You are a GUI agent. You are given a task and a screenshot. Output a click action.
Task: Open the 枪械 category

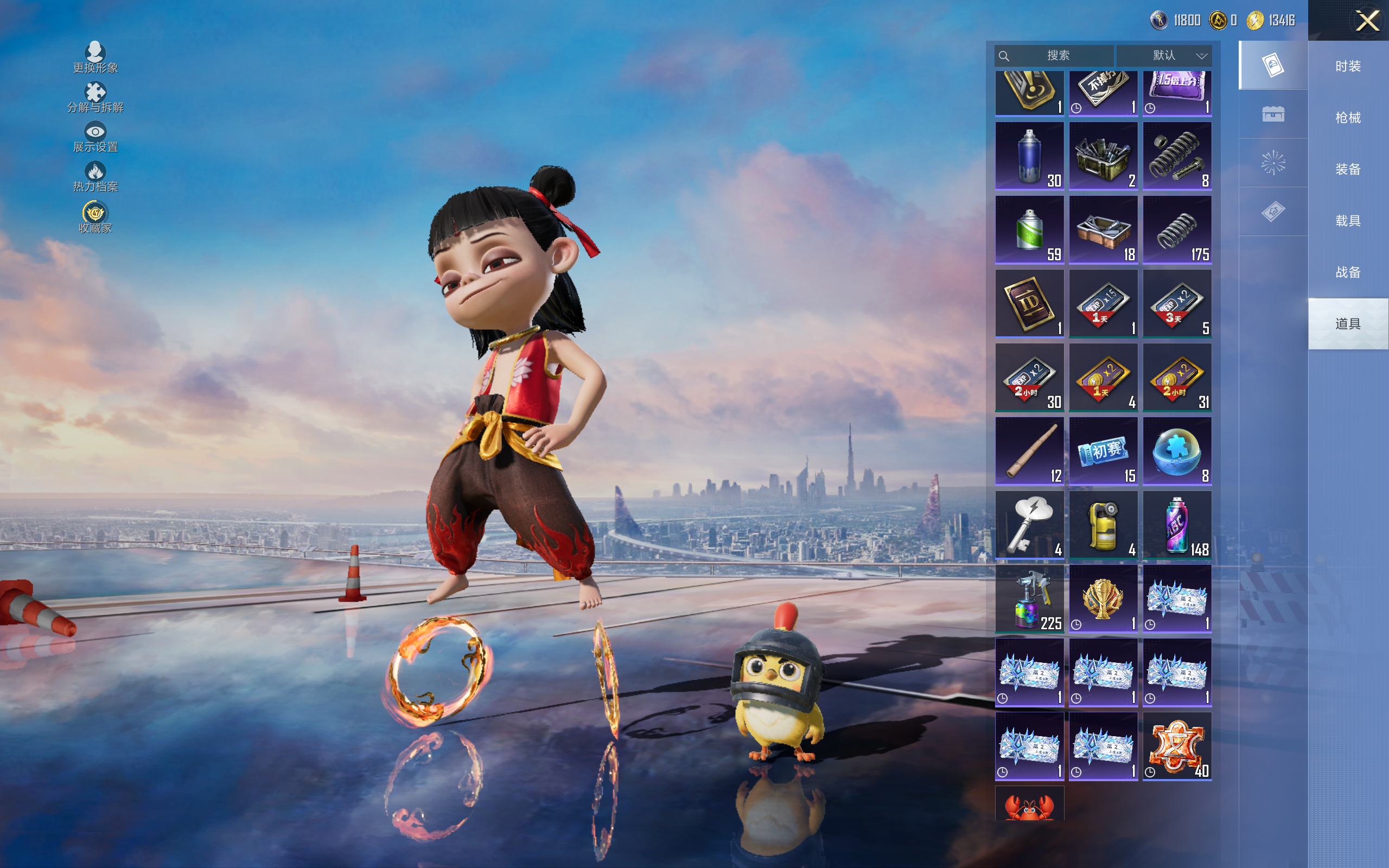click(x=1348, y=118)
